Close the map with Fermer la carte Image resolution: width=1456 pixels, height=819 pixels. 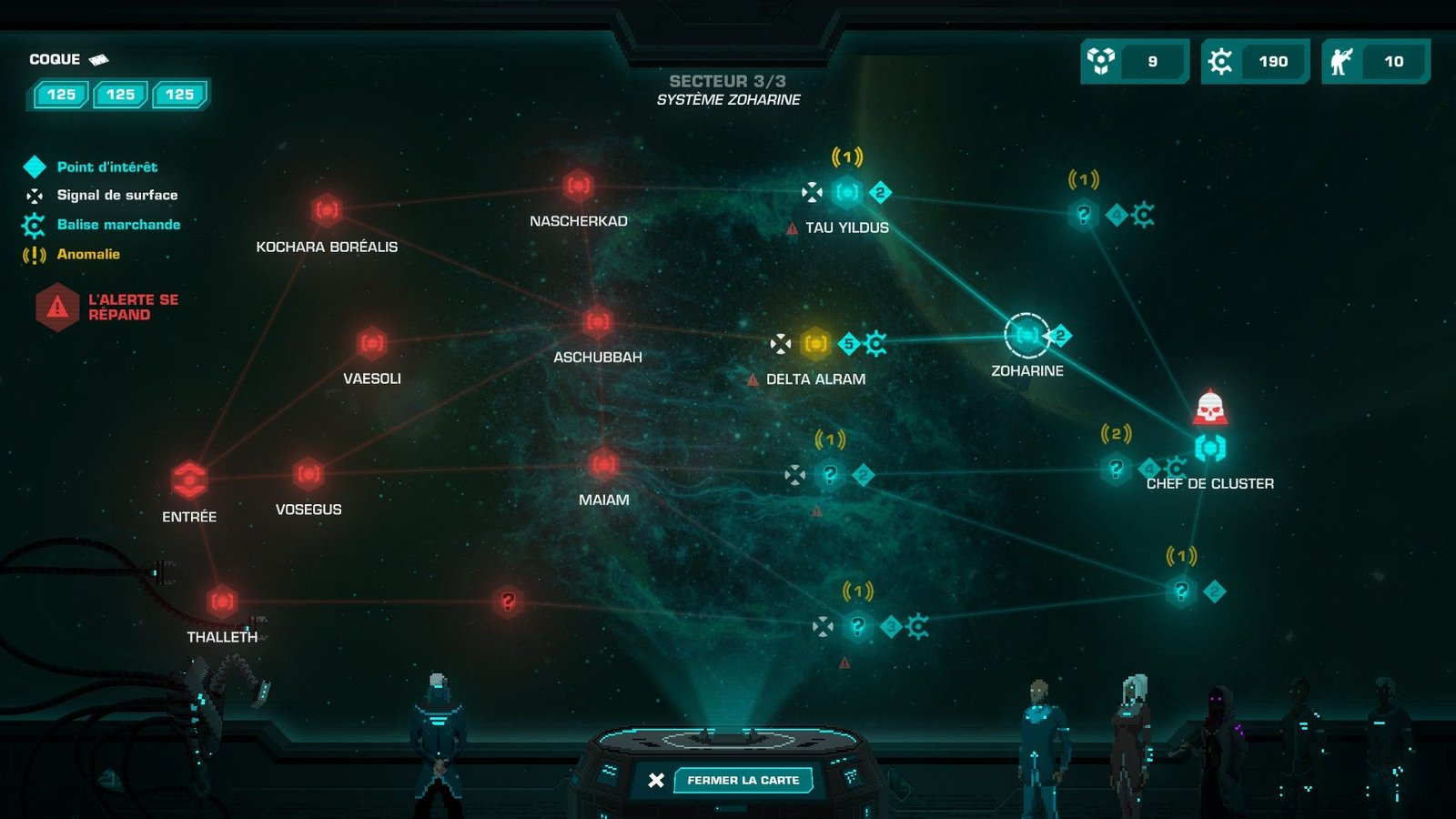742,780
